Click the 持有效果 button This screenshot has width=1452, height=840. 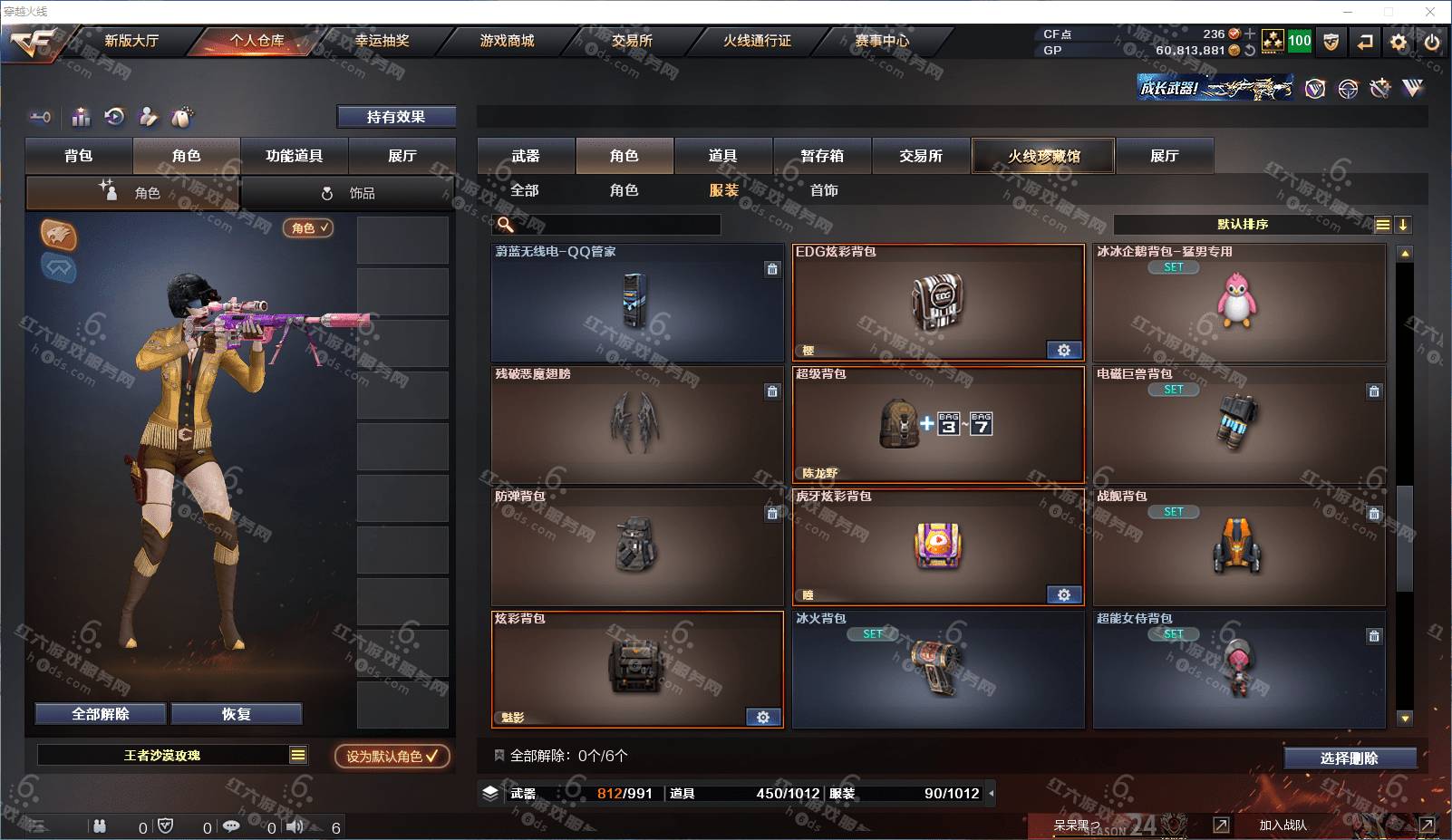[x=396, y=117]
